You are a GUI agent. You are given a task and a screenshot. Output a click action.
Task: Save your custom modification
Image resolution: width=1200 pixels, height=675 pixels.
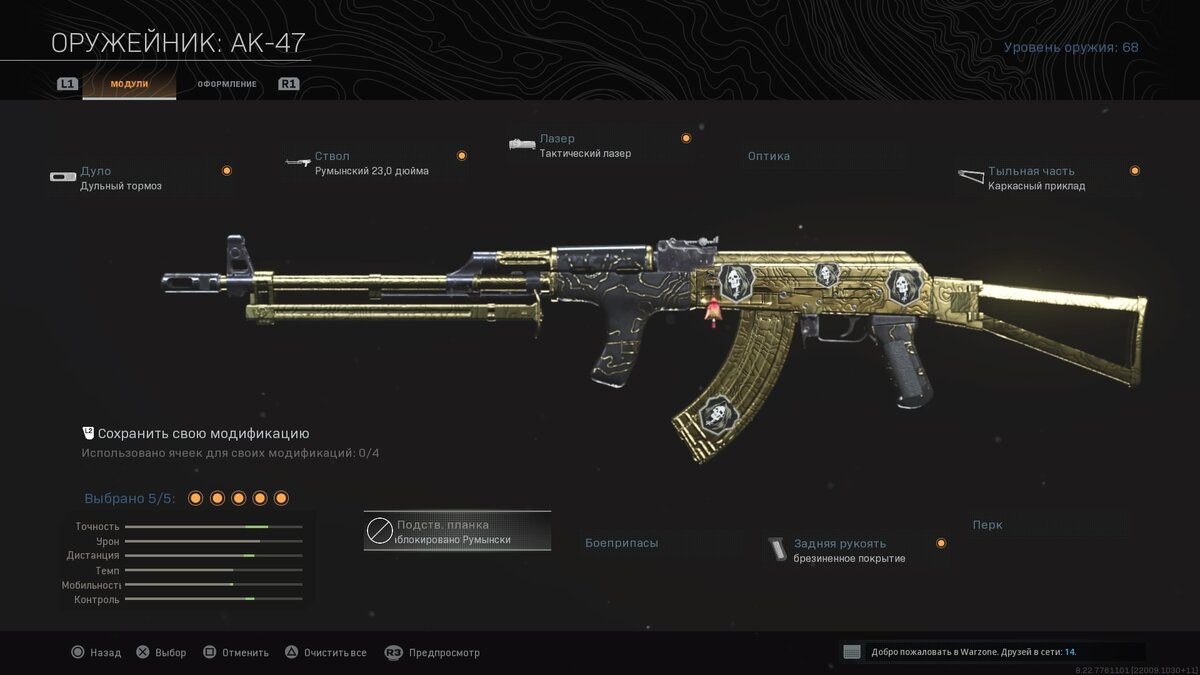pyautogui.click(x=195, y=434)
